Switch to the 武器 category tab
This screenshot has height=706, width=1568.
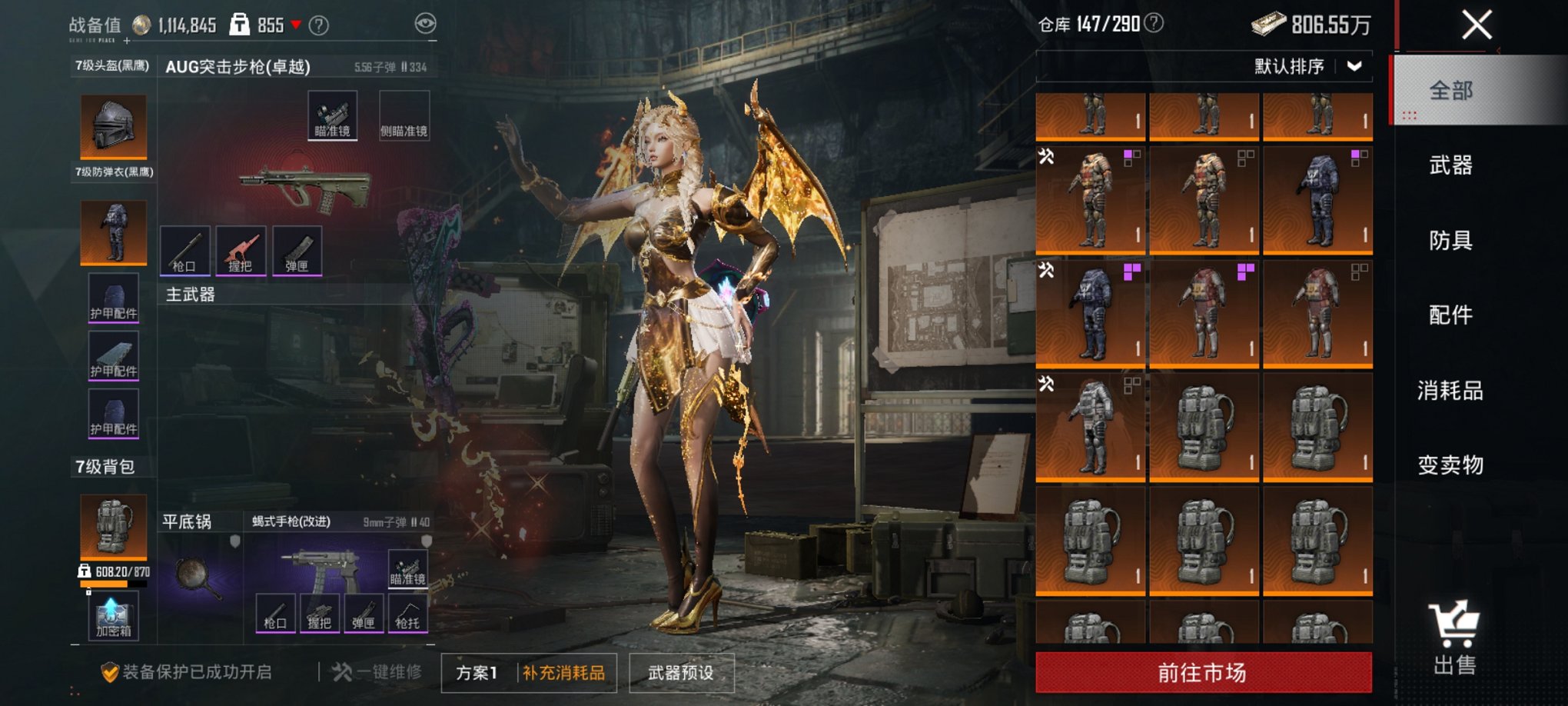[x=1450, y=165]
